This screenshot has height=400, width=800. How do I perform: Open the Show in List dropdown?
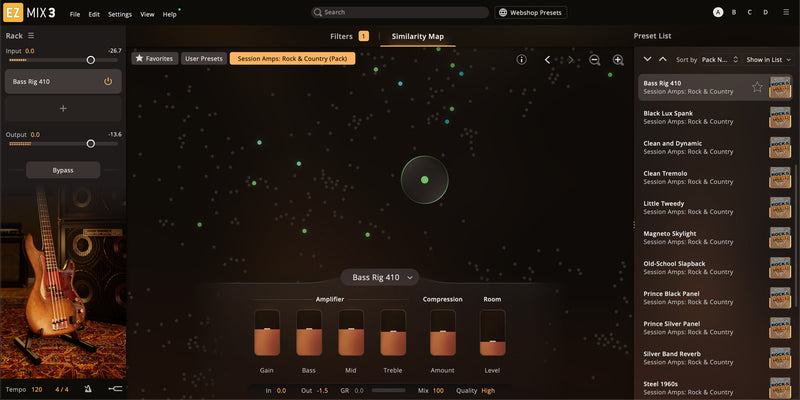(770, 60)
